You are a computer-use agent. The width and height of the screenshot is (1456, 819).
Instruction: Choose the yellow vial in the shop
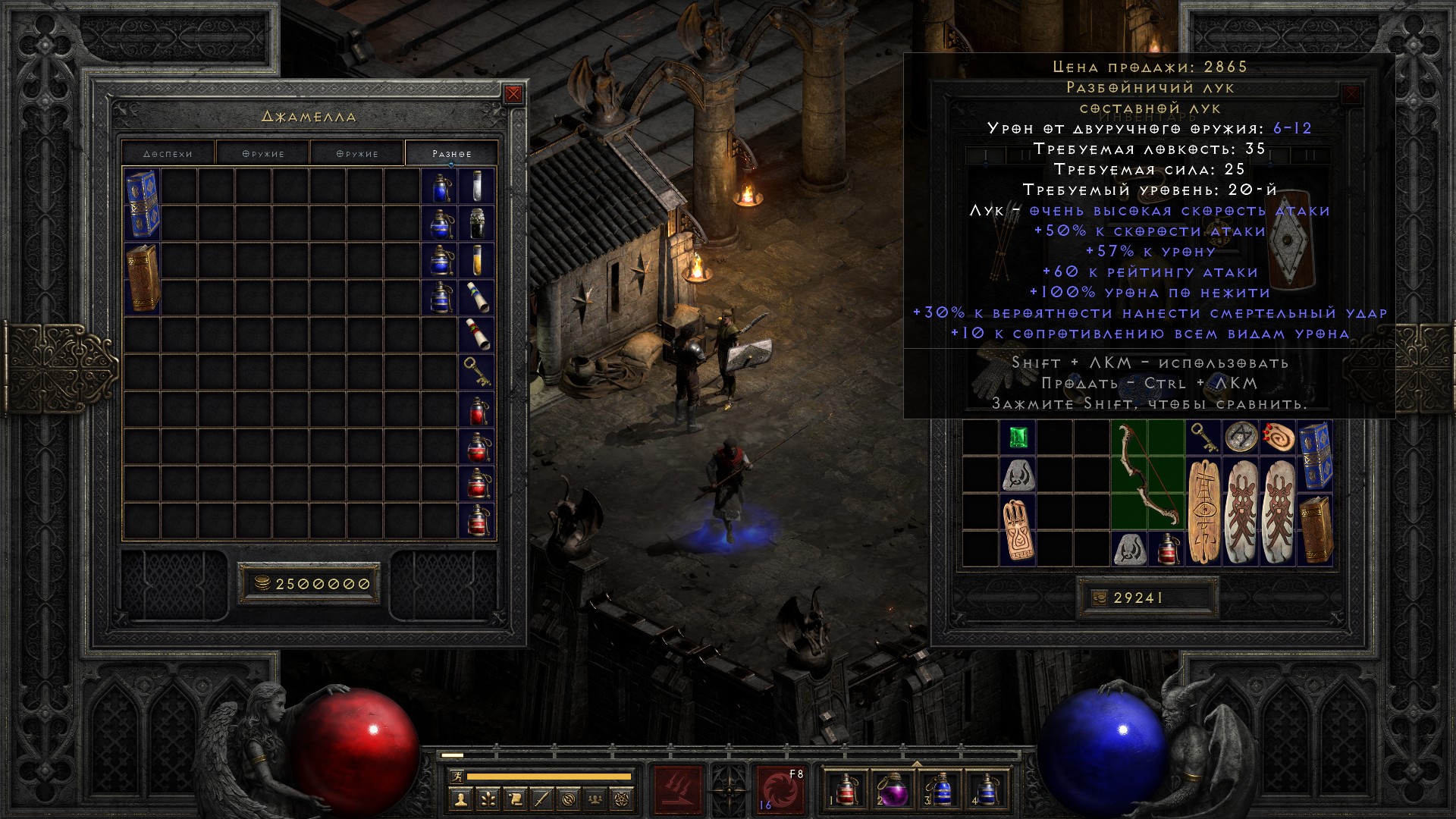click(477, 260)
